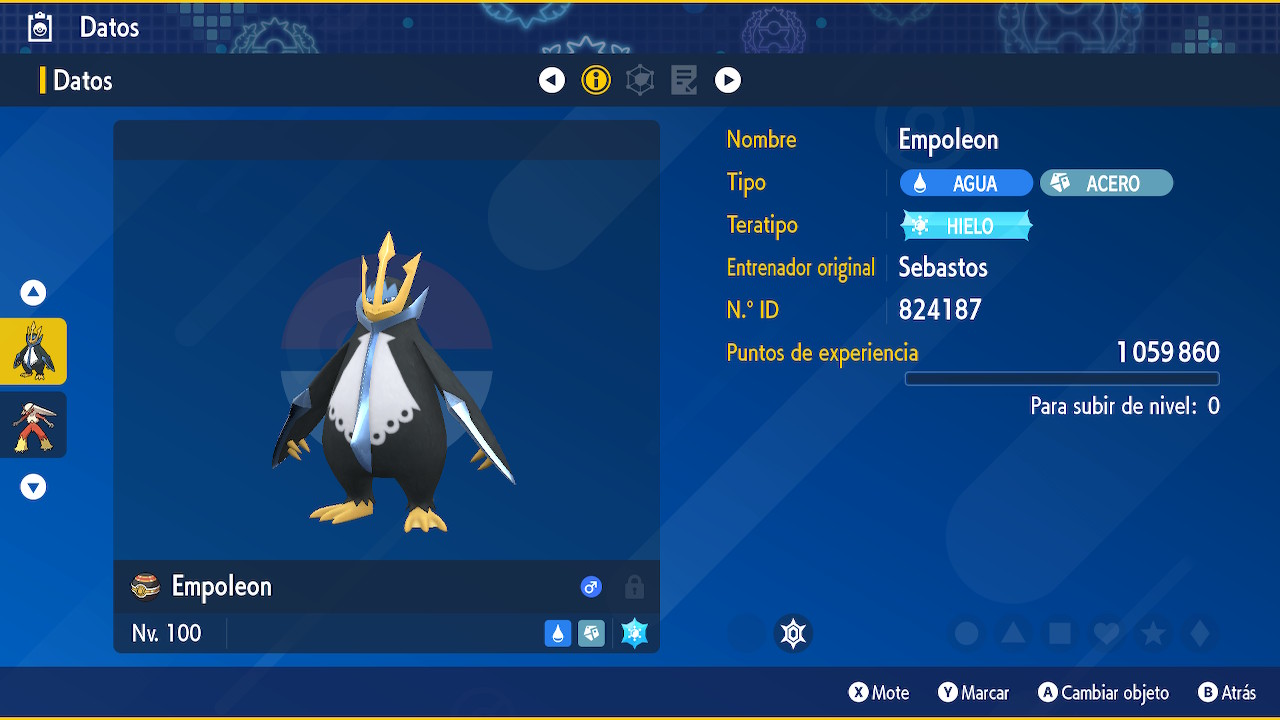Toggle the diamond marking
This screenshot has width=1280, height=720.
1200,633
